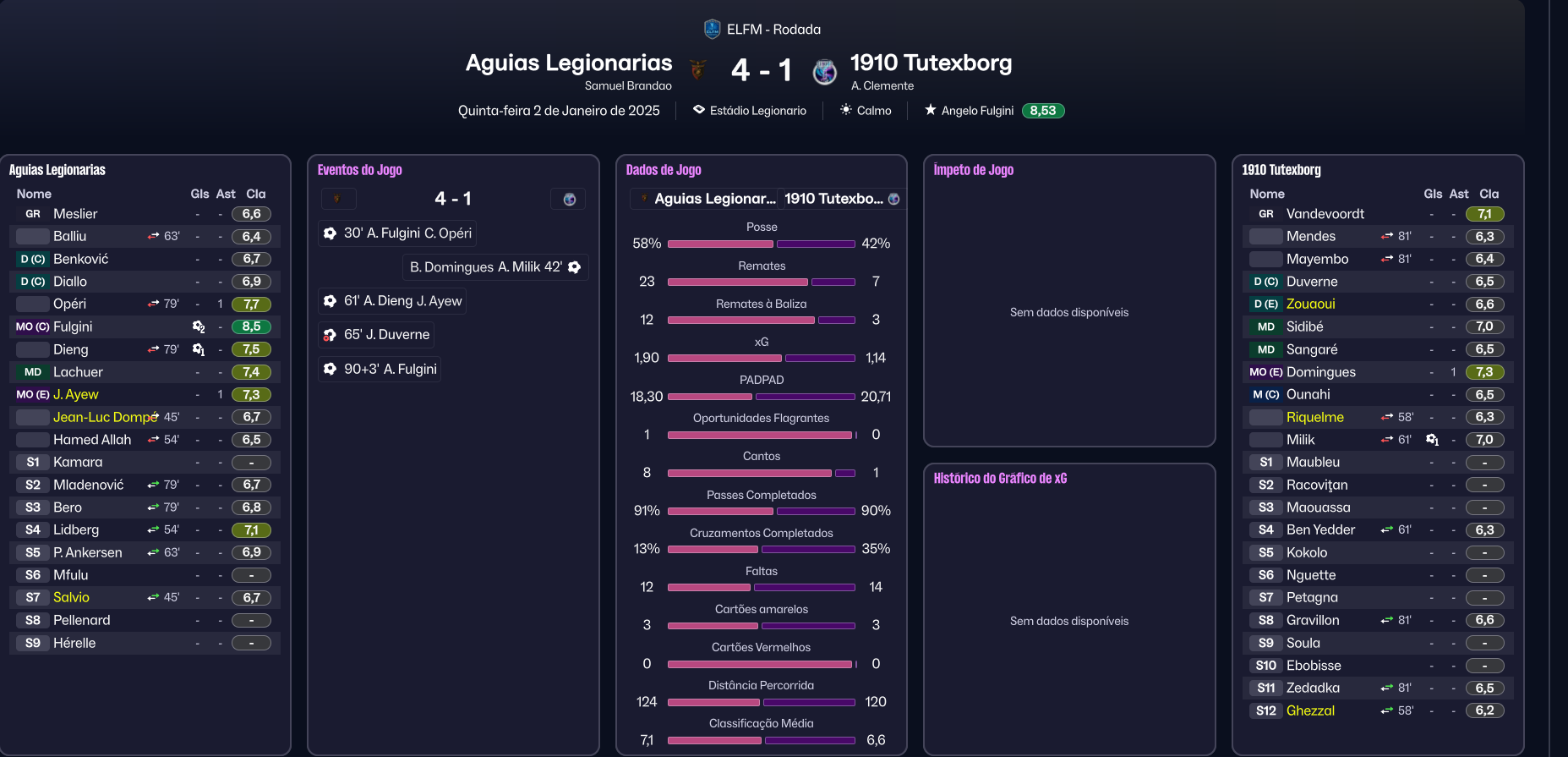Click the ELFM - Rodada competition link
The height and width of the screenshot is (757, 1568).
point(773,30)
